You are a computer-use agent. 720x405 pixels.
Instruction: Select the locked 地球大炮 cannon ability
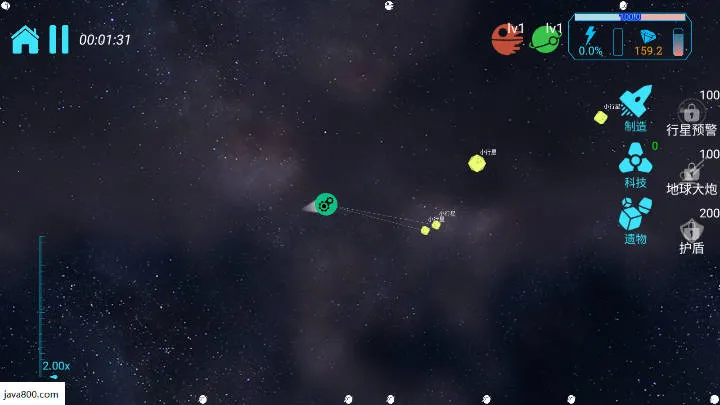coord(691,174)
